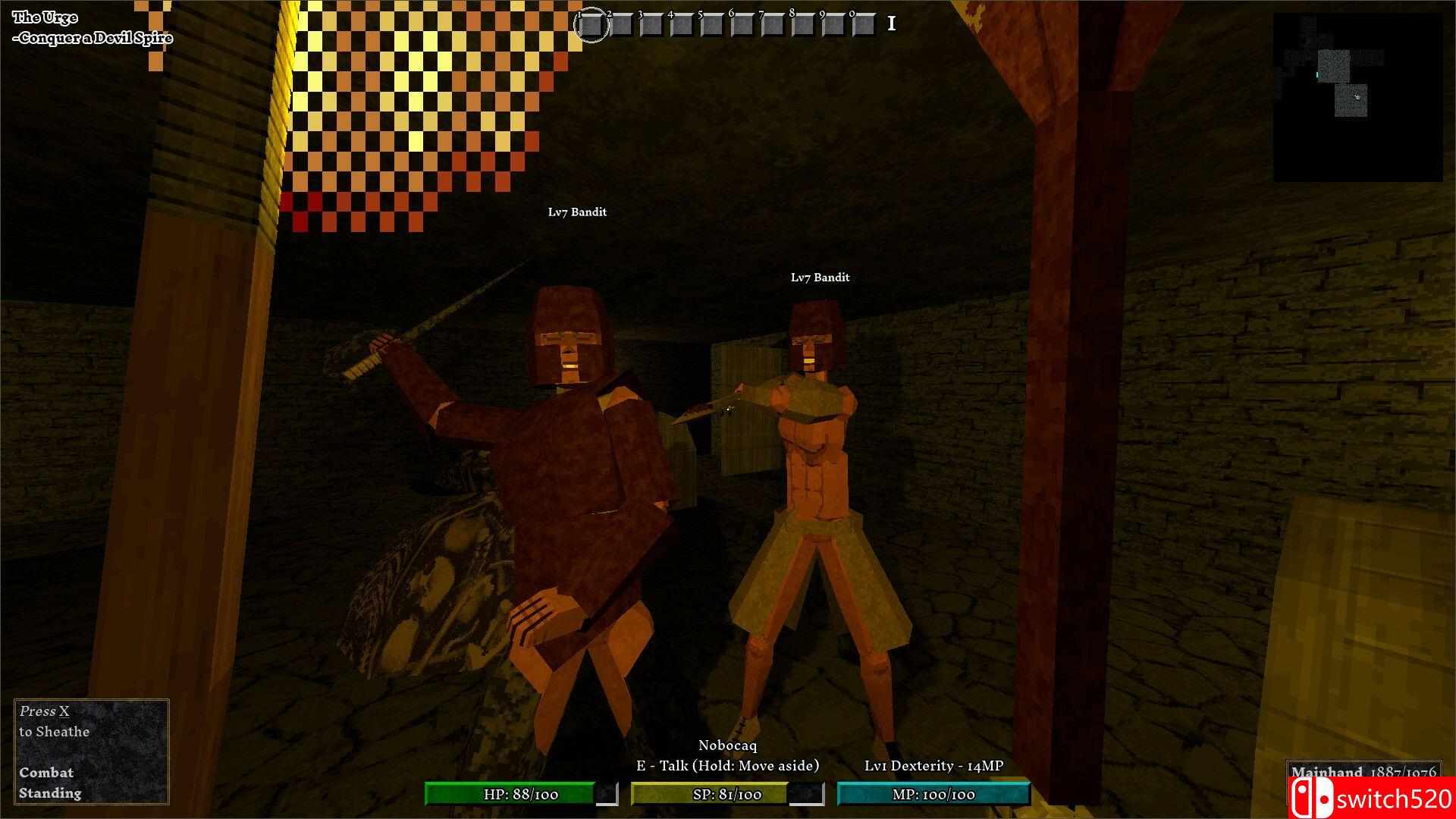Click 'The Urge' quest title

(45, 15)
